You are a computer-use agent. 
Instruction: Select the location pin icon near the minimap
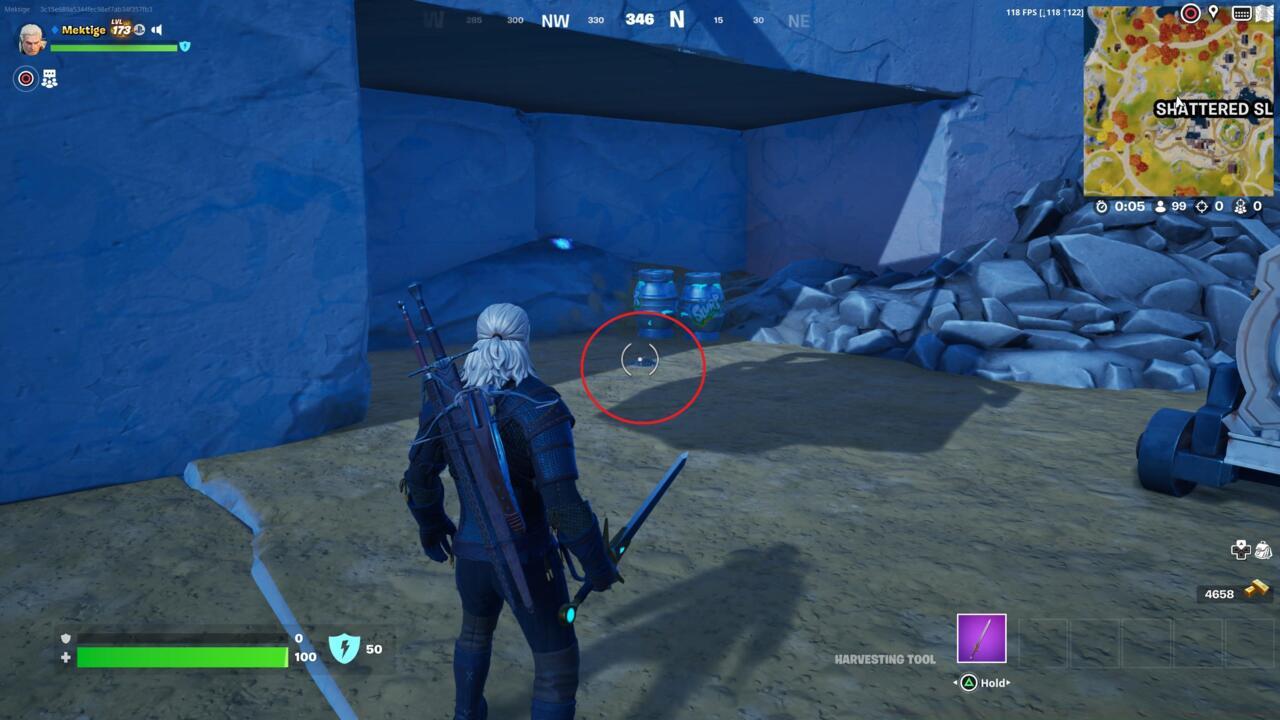tap(1214, 13)
